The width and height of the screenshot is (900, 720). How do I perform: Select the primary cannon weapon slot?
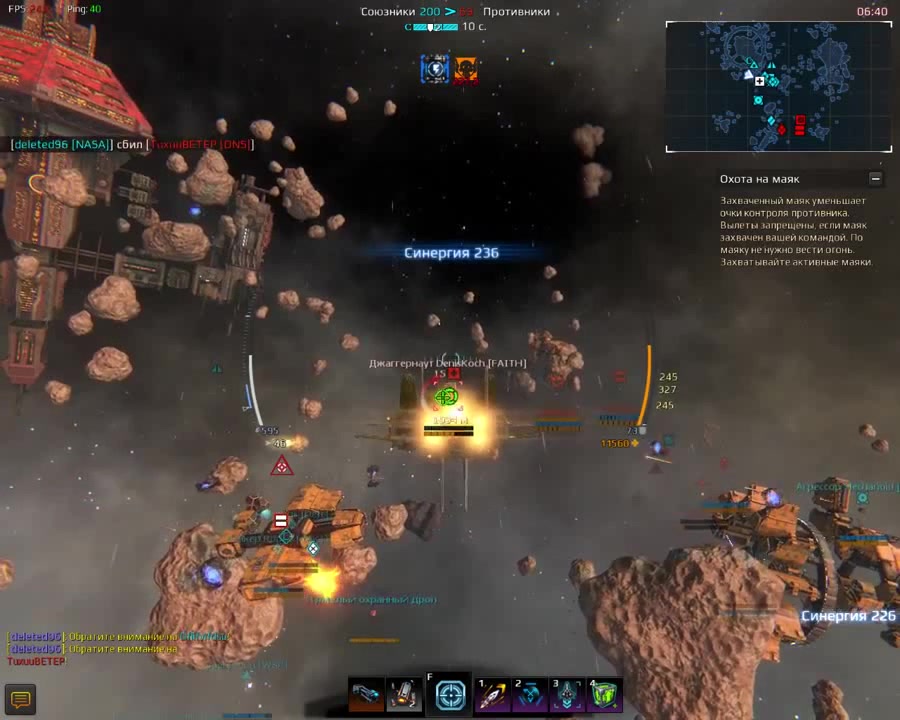pos(366,694)
